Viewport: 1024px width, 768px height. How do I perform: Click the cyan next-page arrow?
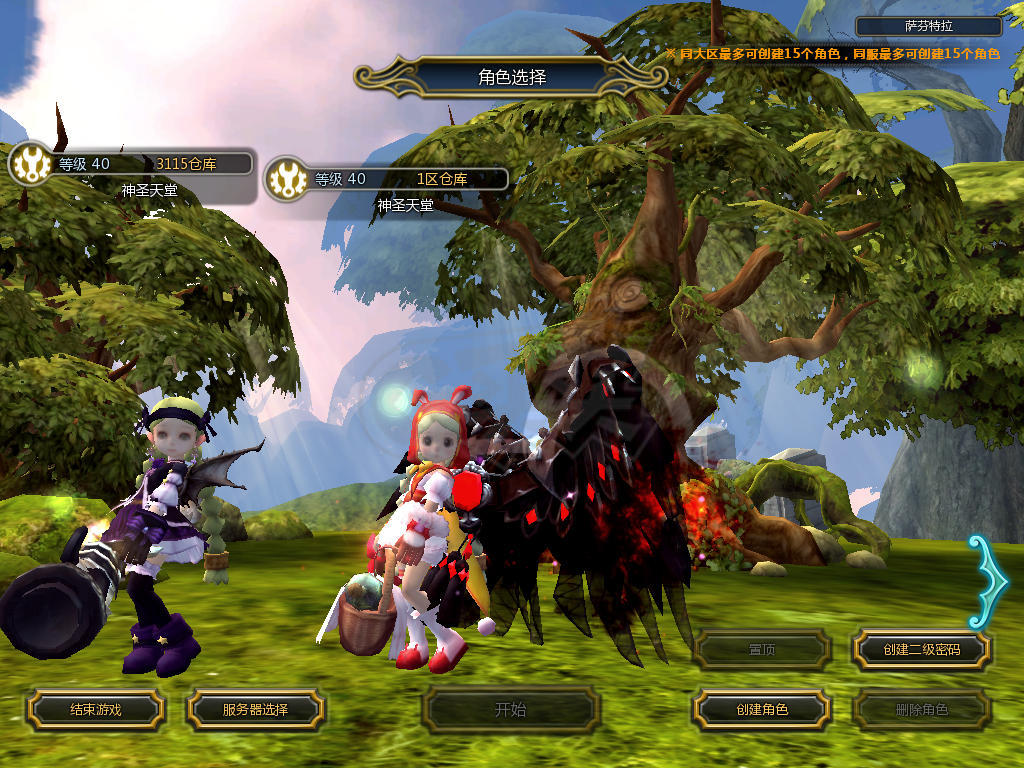988,582
